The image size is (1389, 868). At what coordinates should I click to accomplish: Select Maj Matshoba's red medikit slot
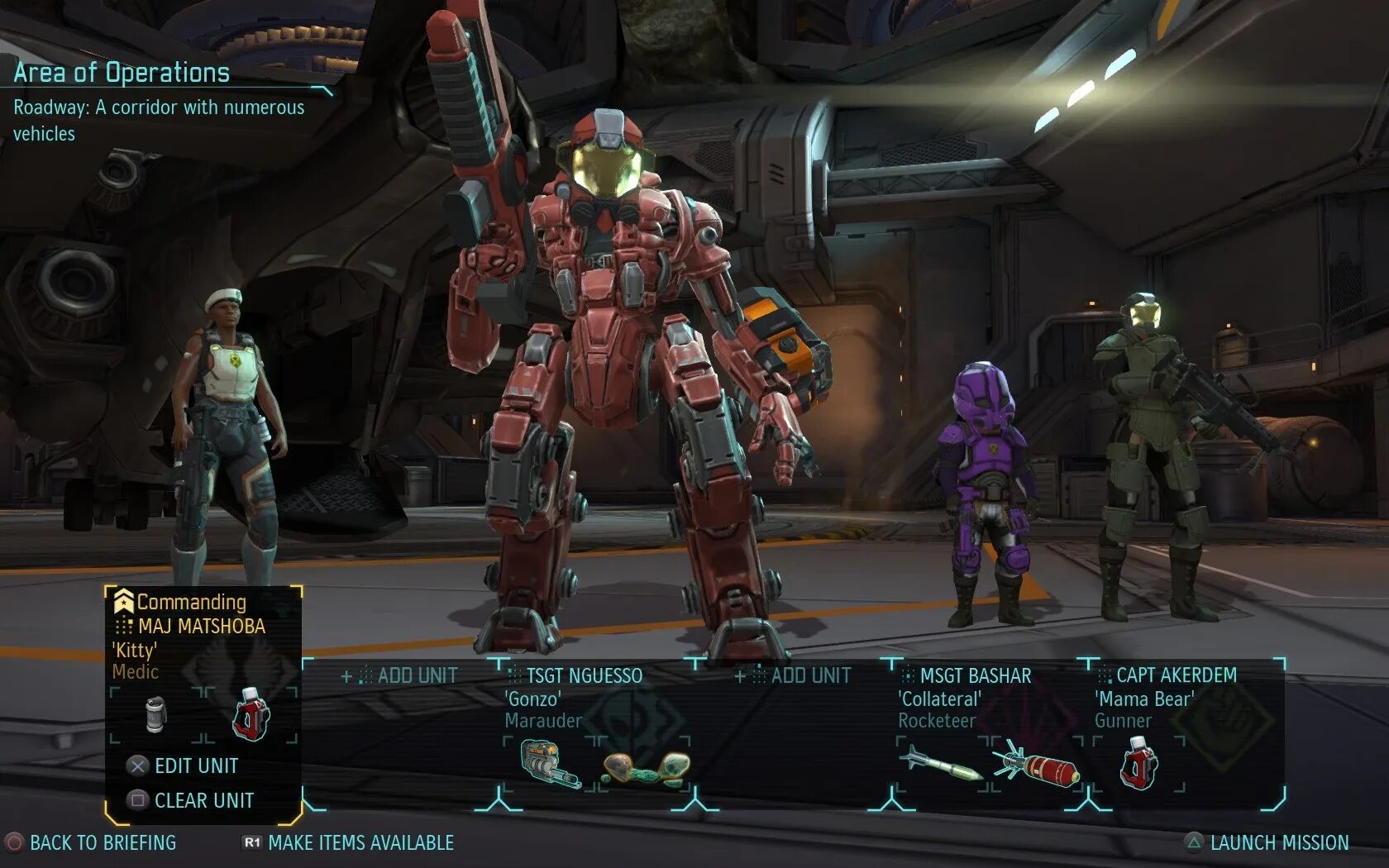coord(251,715)
